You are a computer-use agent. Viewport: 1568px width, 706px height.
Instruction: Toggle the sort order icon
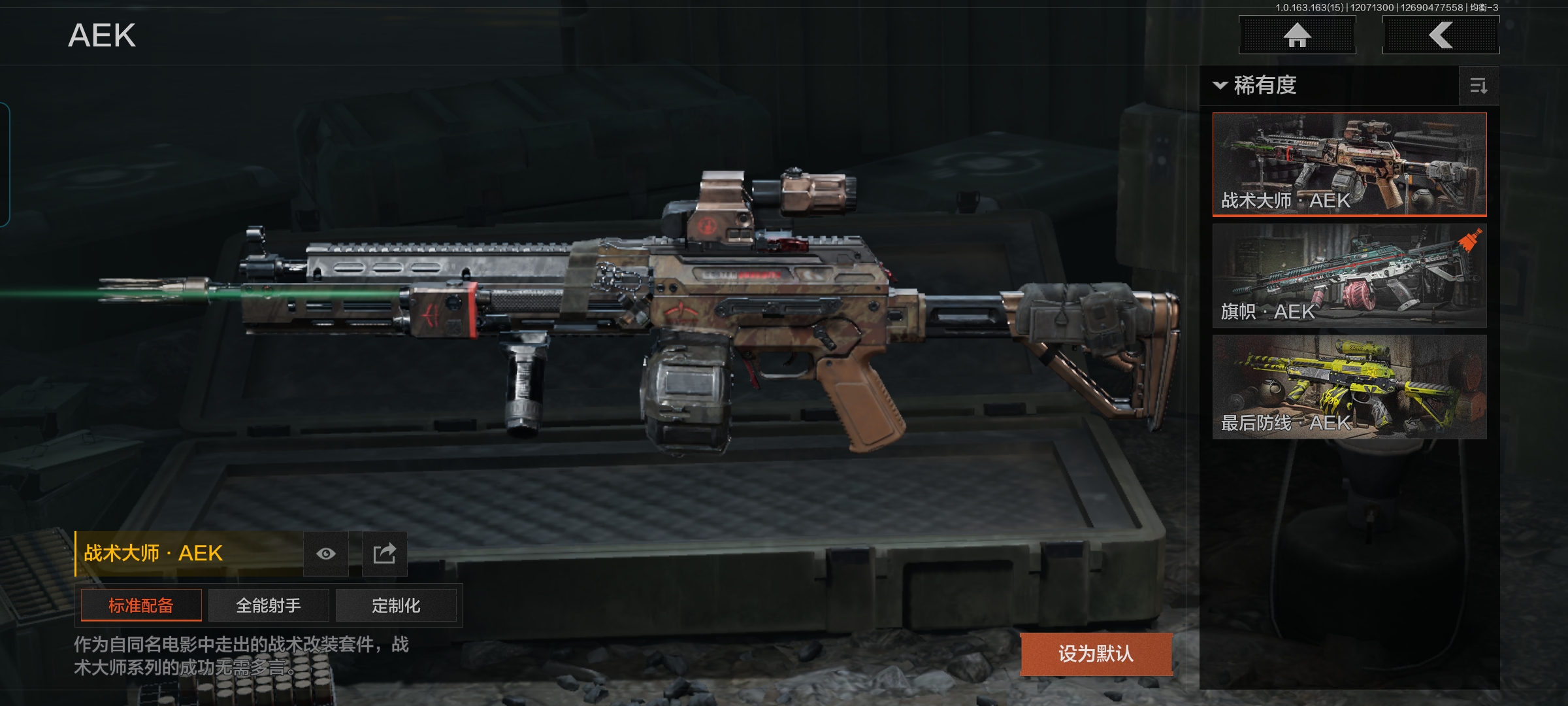click(x=1478, y=86)
